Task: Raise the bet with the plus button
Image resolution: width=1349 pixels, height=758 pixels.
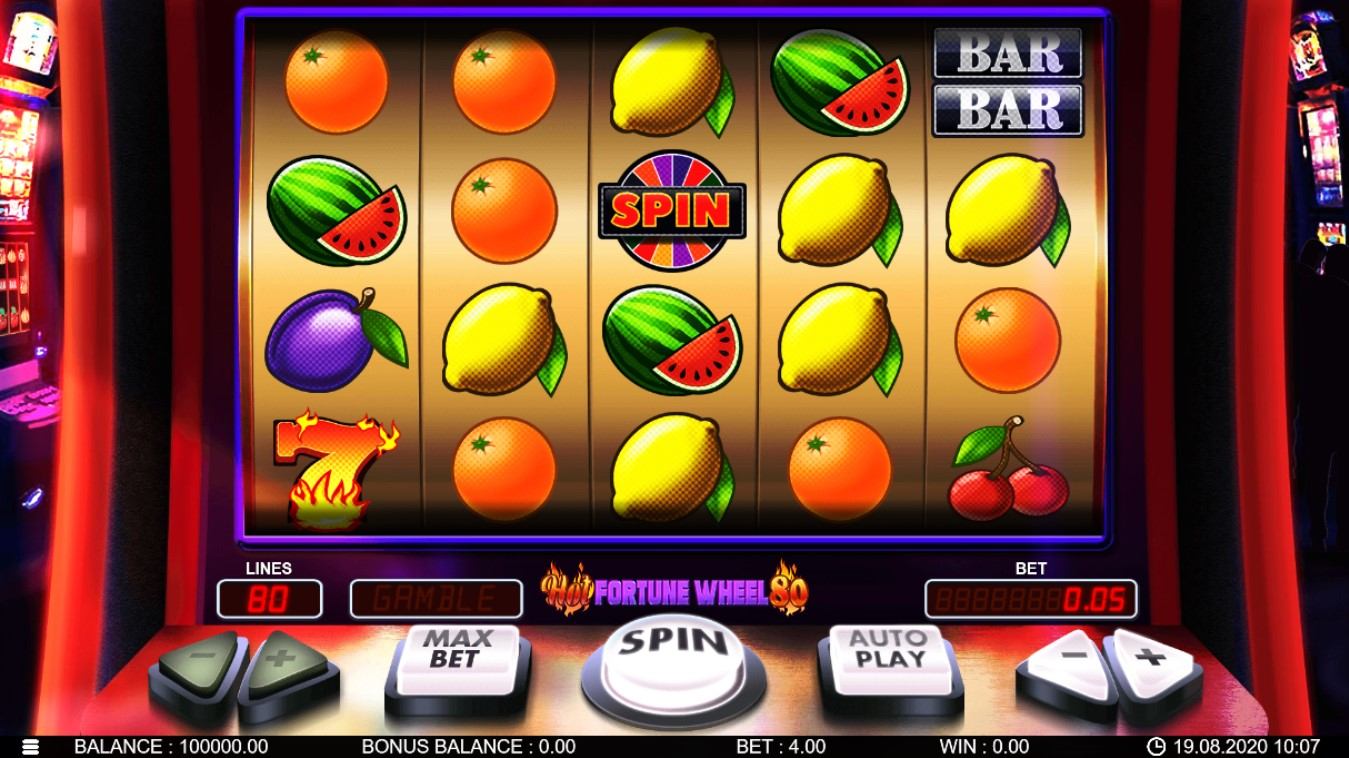Action: point(1153,660)
